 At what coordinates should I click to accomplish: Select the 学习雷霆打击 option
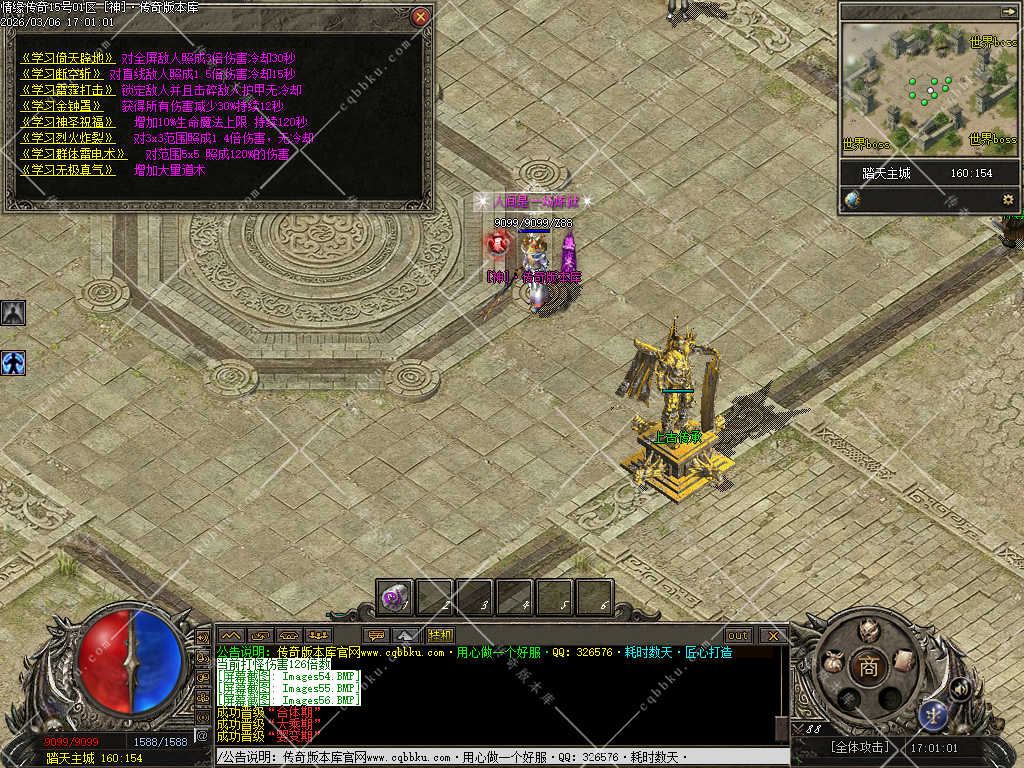tap(62, 90)
